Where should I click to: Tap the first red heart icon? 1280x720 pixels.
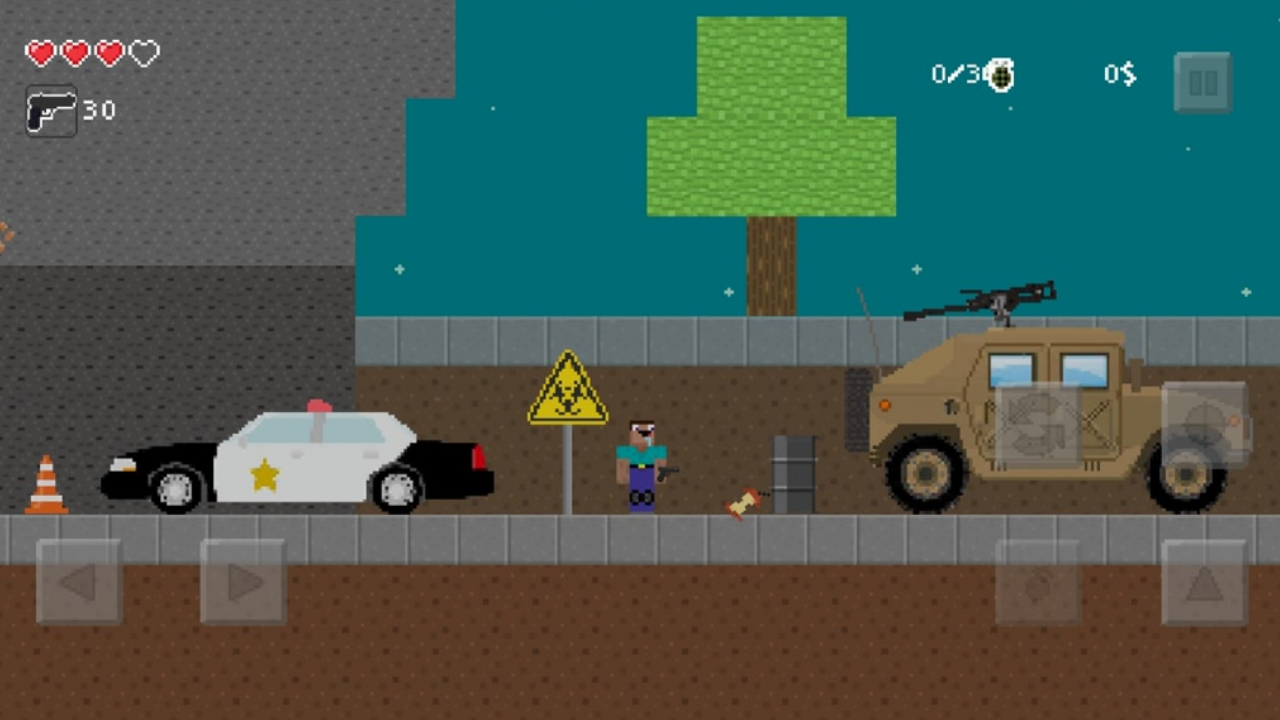40,52
